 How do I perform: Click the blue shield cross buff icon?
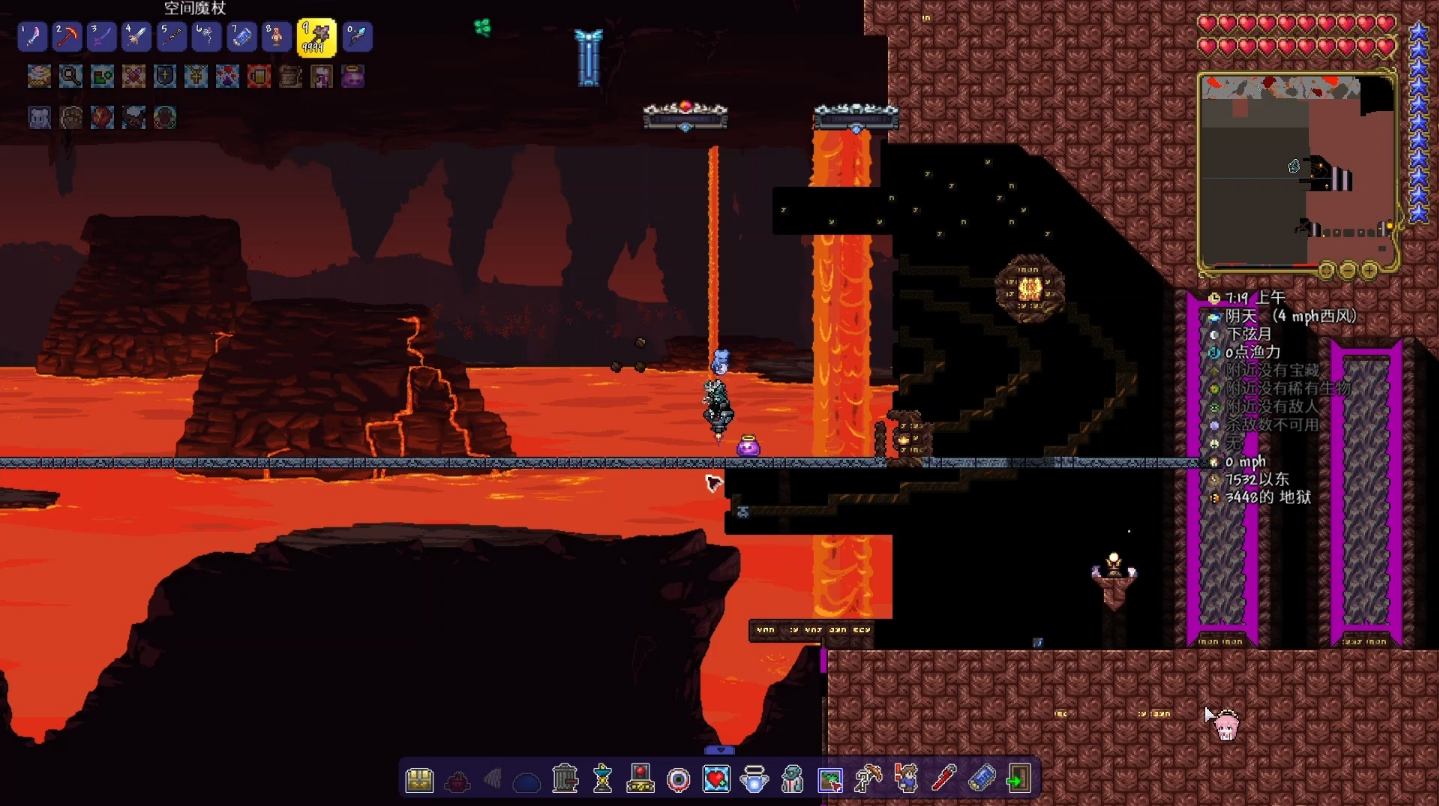coord(165,76)
